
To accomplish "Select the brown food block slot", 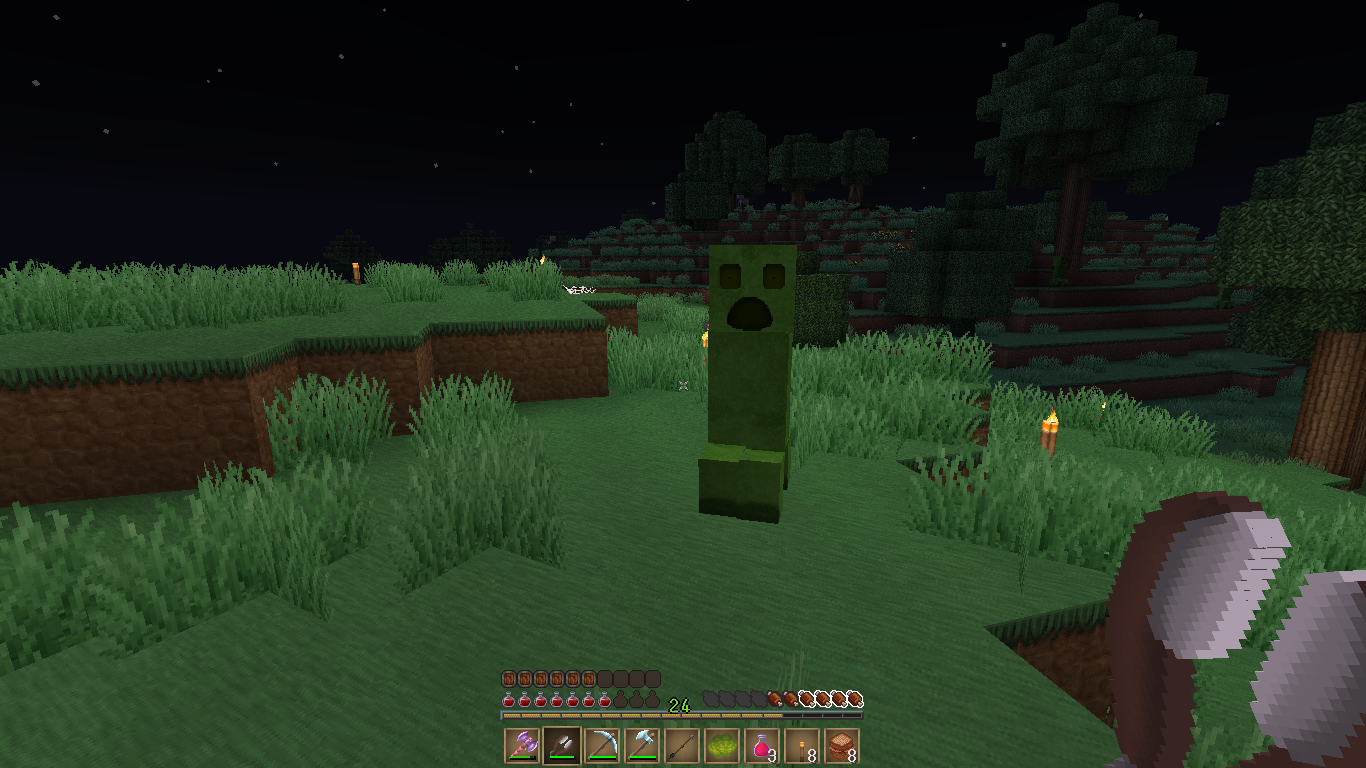I will [x=842, y=746].
